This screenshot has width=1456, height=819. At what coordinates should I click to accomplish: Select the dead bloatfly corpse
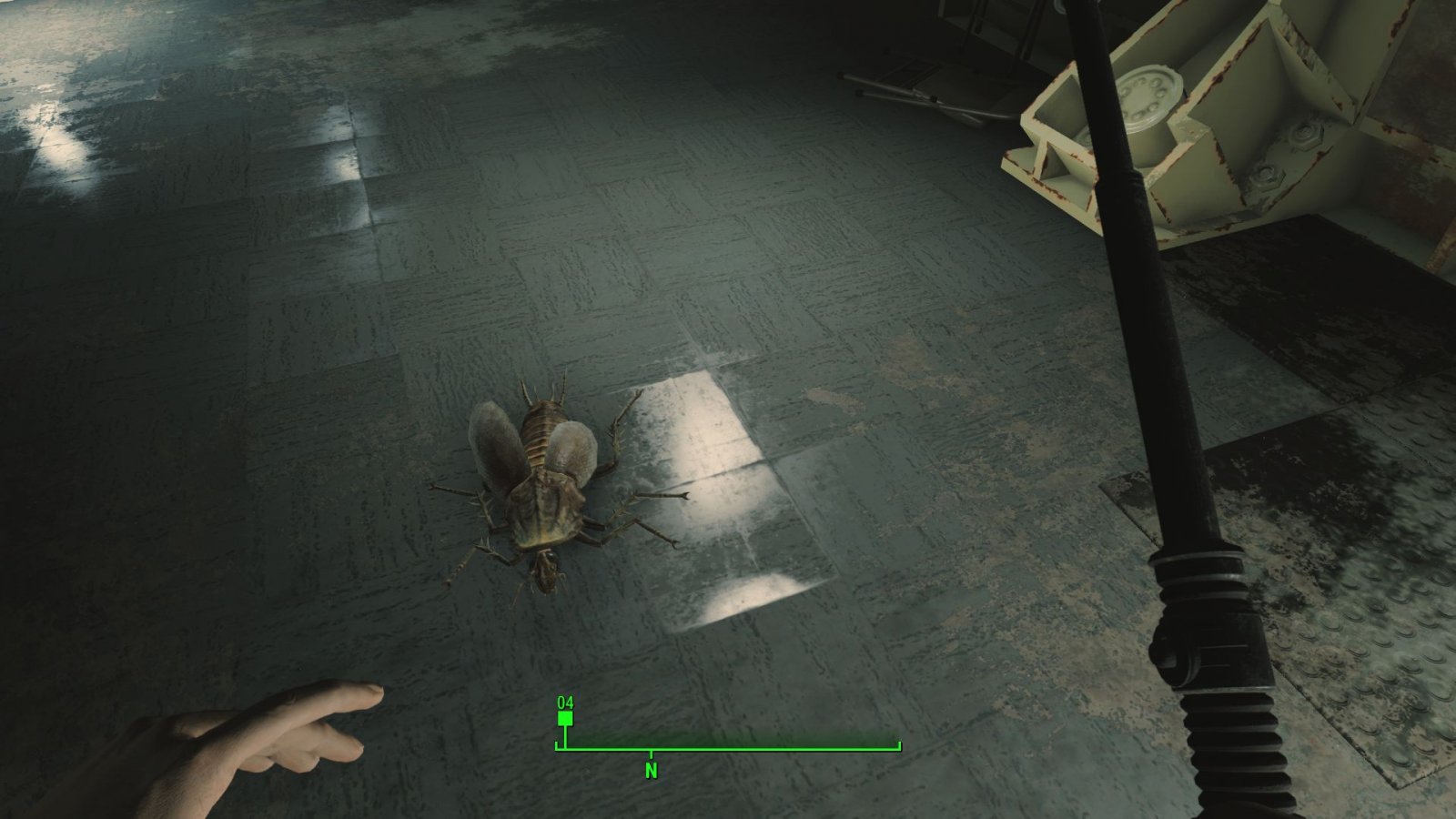coord(546,491)
